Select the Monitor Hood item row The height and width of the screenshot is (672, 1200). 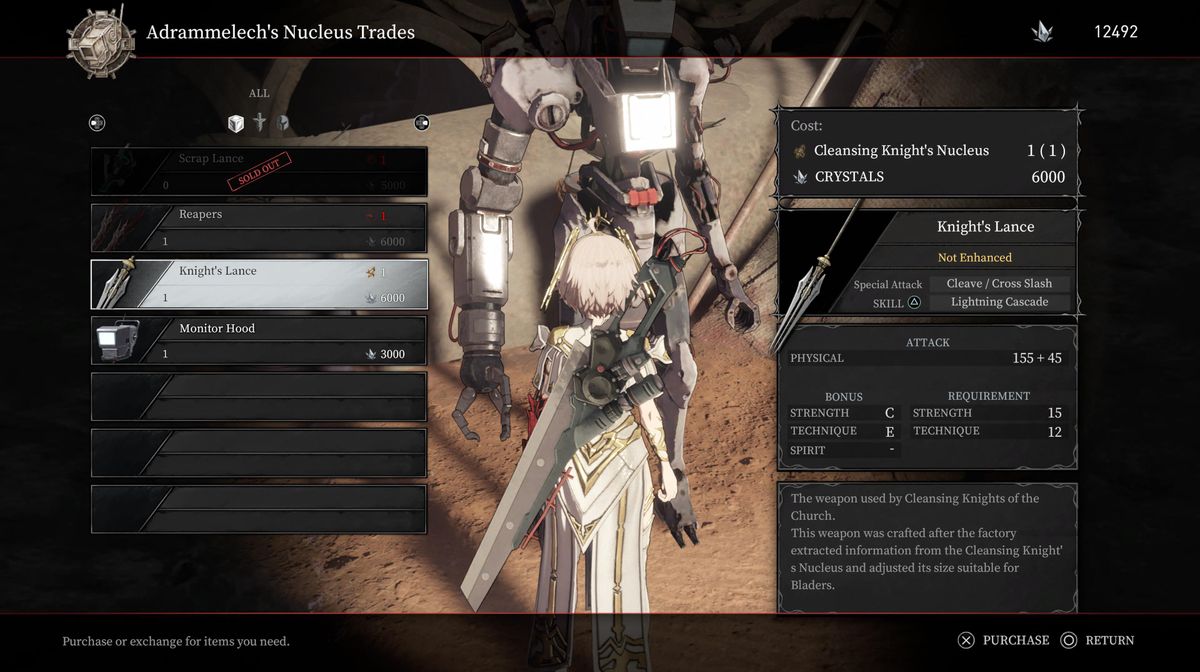(259, 341)
